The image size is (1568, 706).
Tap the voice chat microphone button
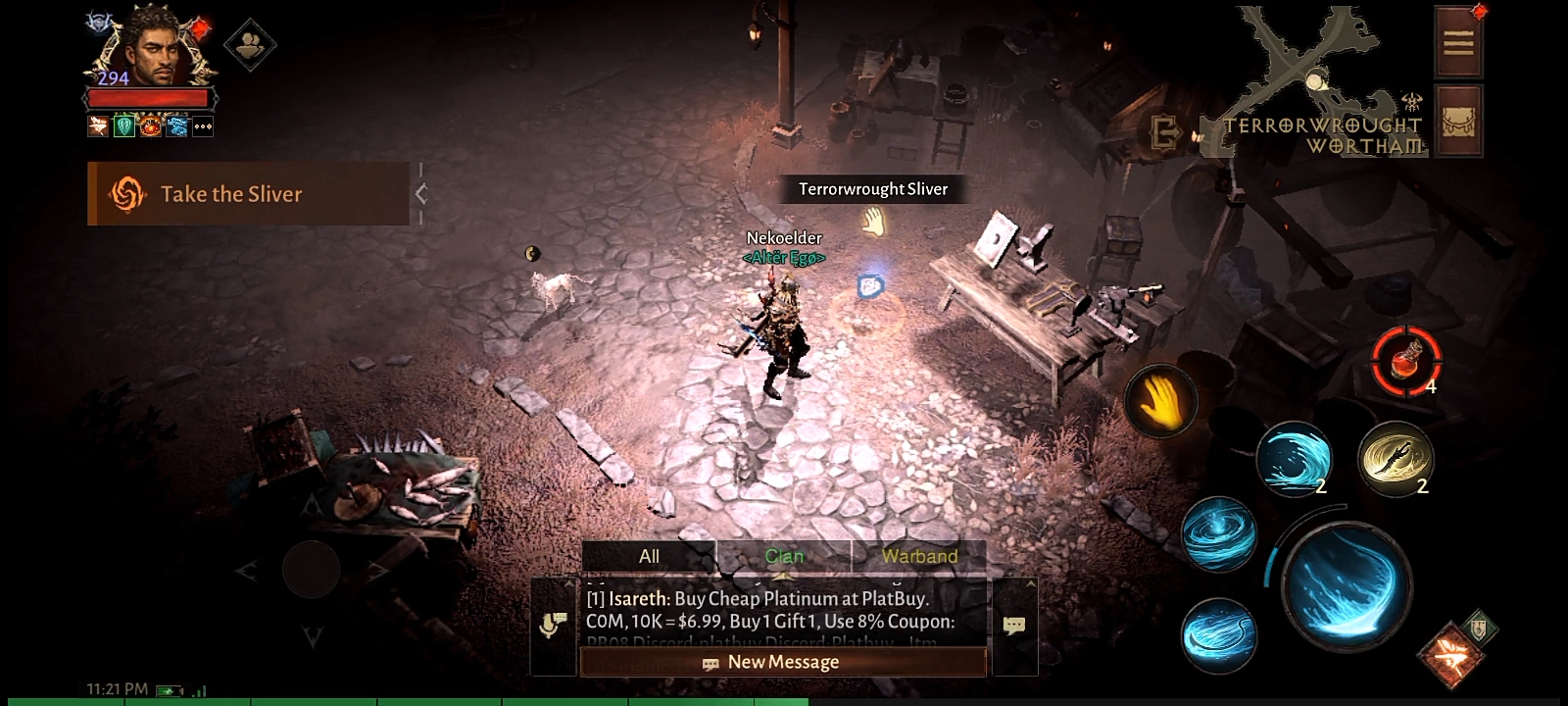(x=553, y=625)
